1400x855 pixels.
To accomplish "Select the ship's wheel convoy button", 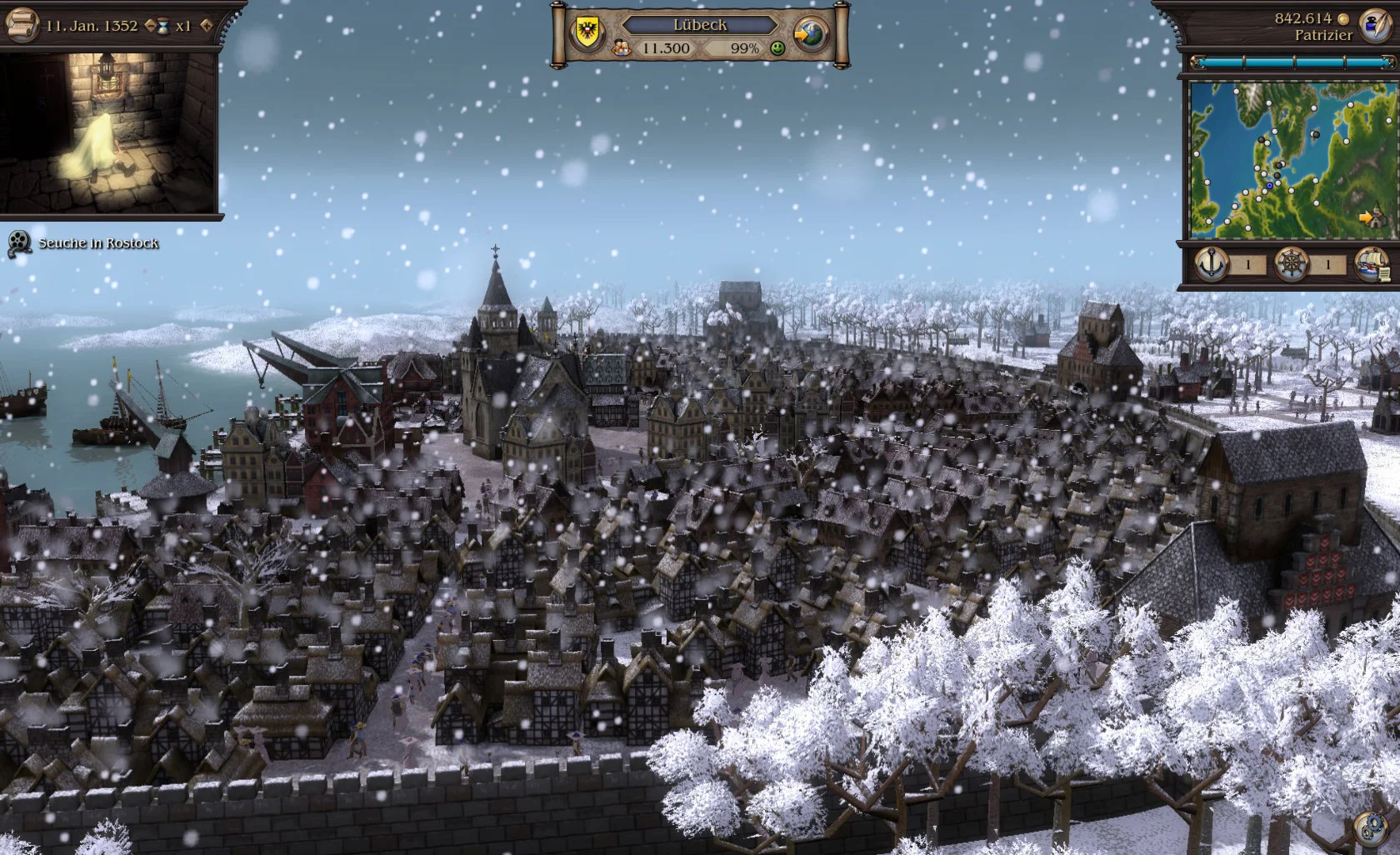I will [x=1292, y=265].
